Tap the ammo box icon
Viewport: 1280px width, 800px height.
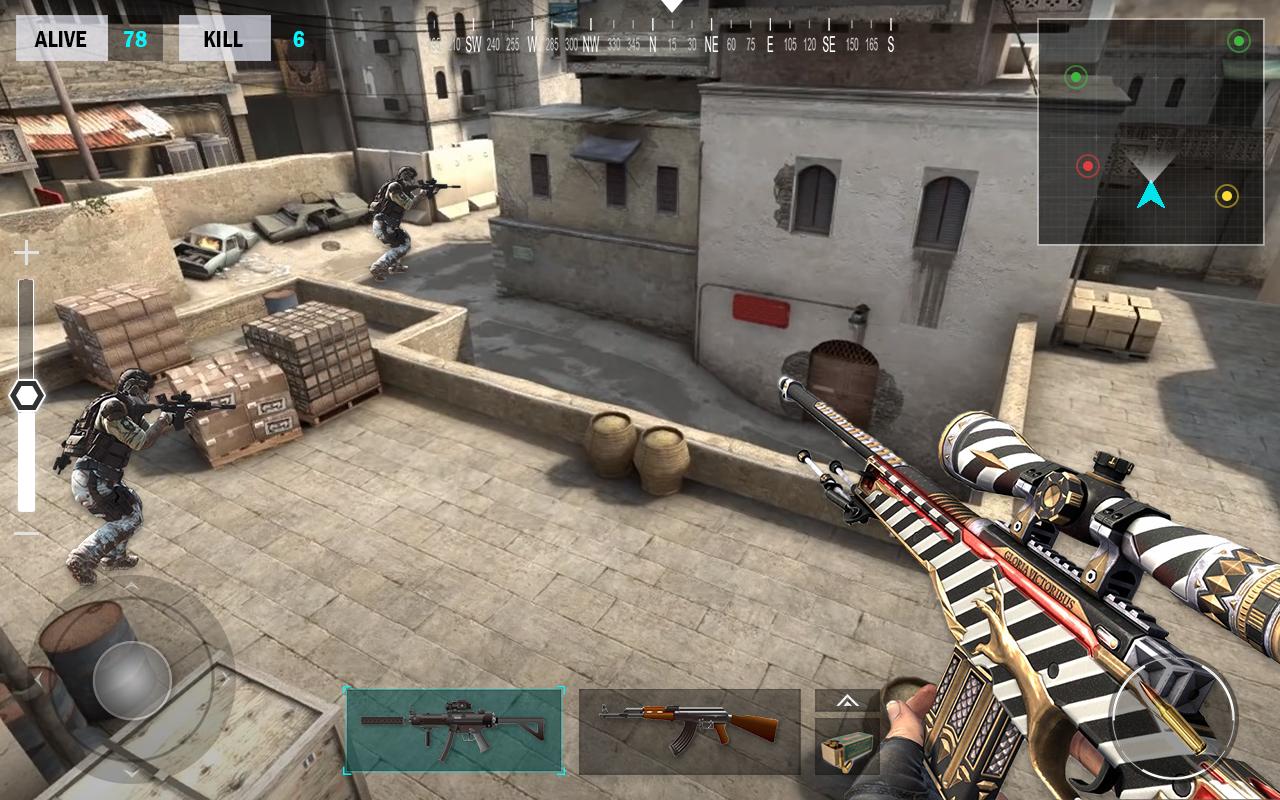846,747
